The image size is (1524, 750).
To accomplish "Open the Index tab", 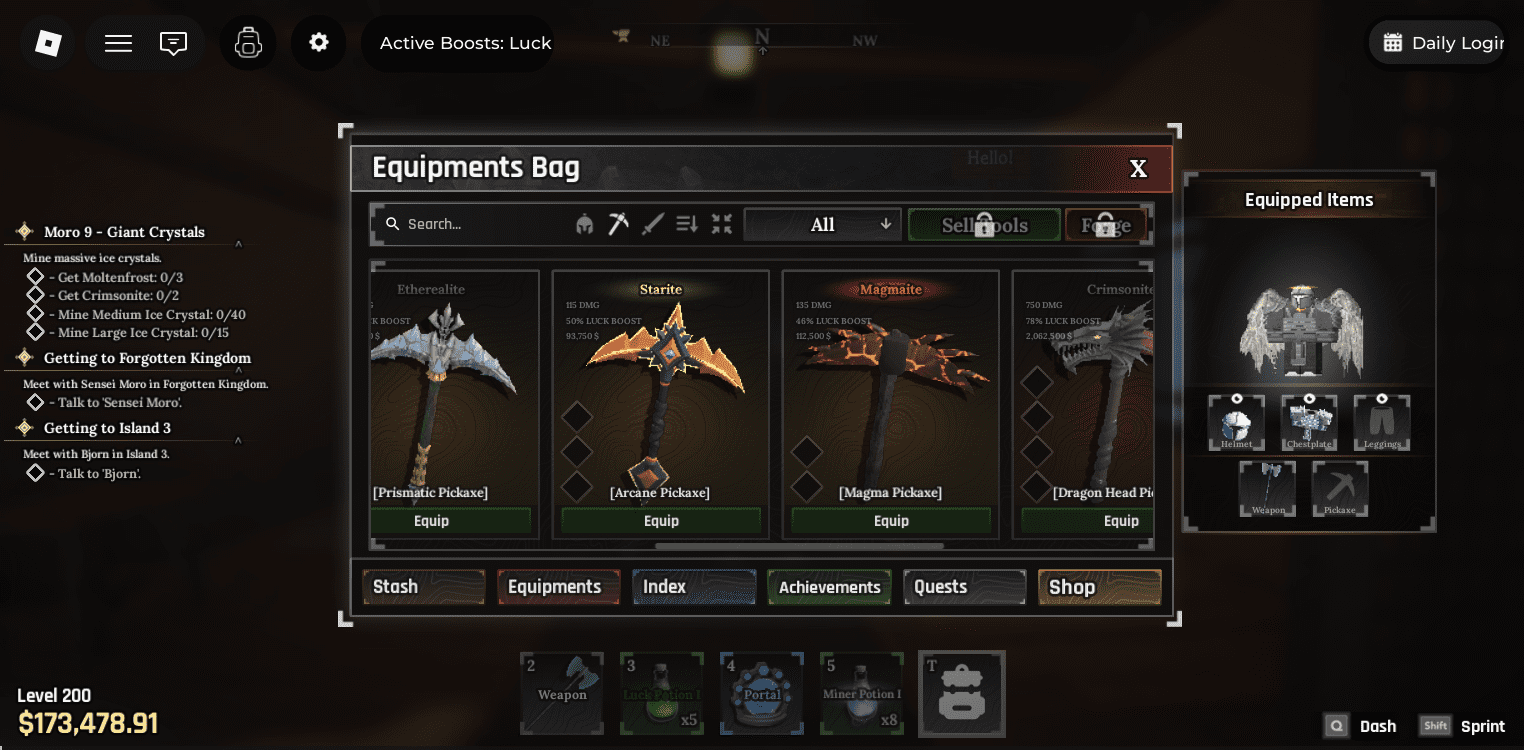I will (693, 587).
